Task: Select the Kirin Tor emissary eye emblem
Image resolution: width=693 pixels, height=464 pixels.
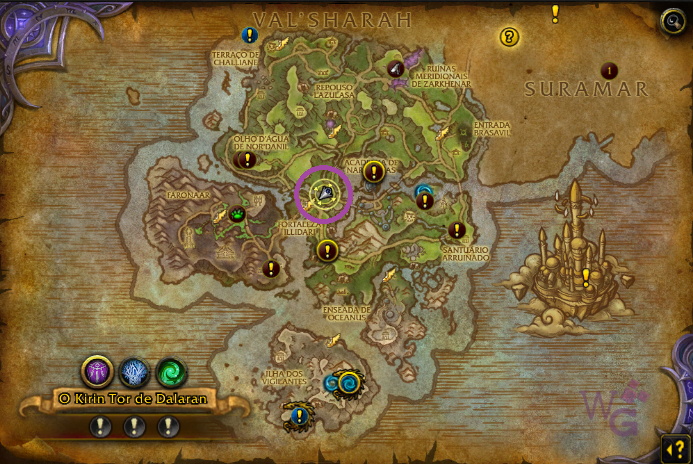Action: (x=97, y=372)
